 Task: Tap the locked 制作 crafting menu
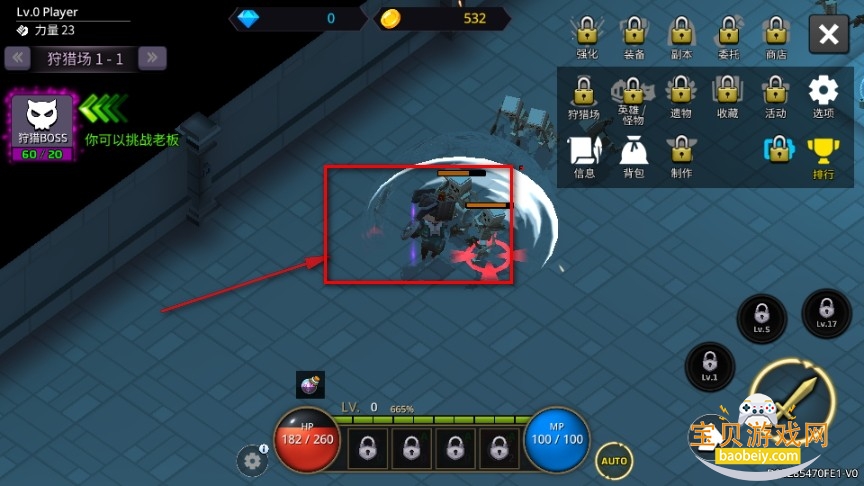pos(681,156)
